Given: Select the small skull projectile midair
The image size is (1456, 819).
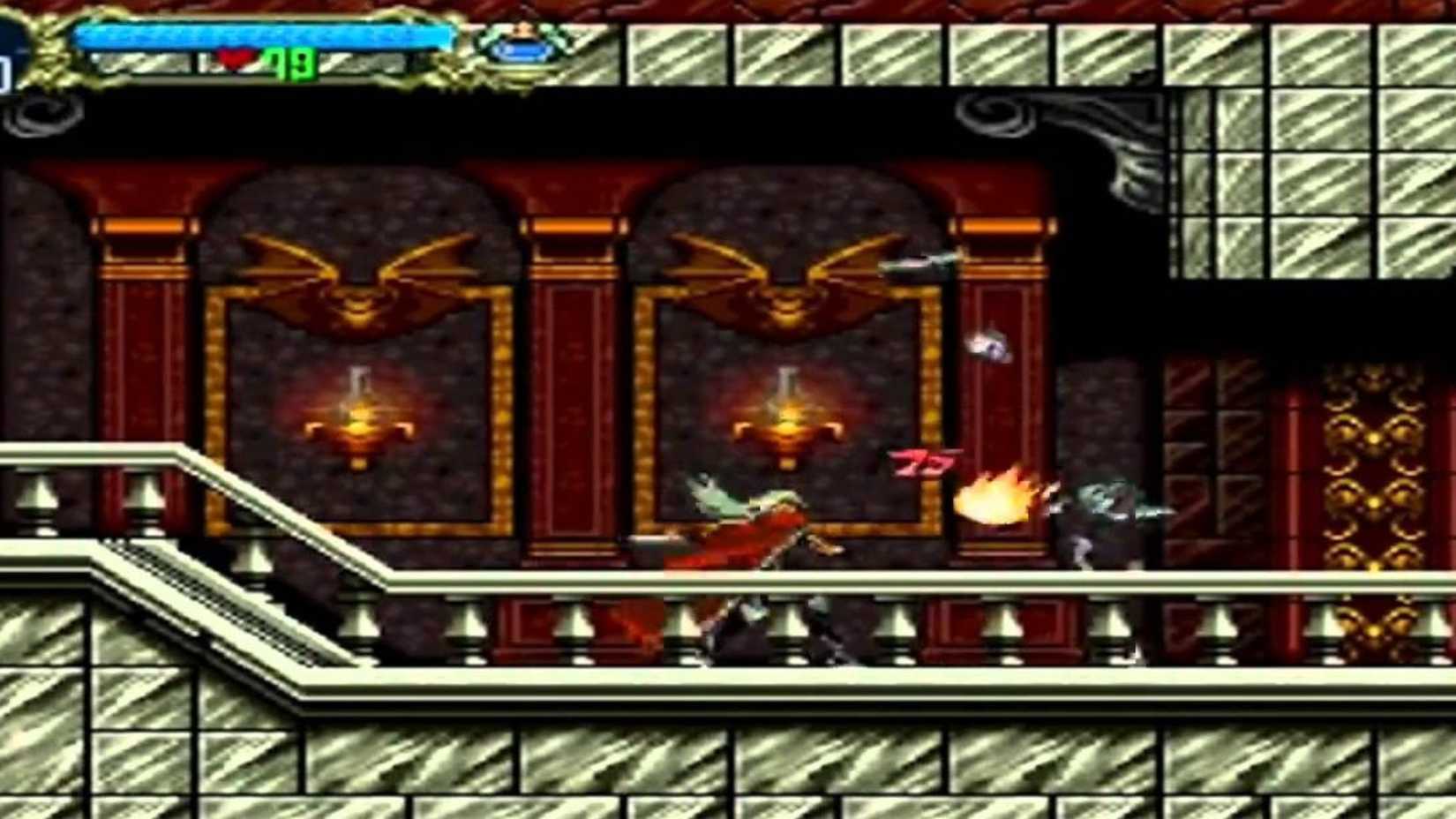Looking at the screenshot, I should point(992,345).
